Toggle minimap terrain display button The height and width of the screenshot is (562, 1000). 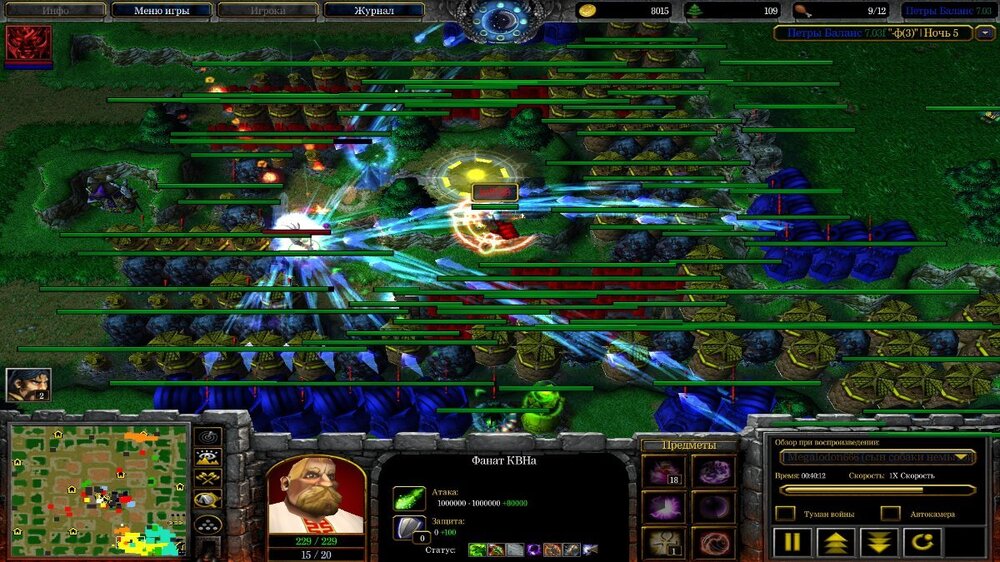(208, 459)
